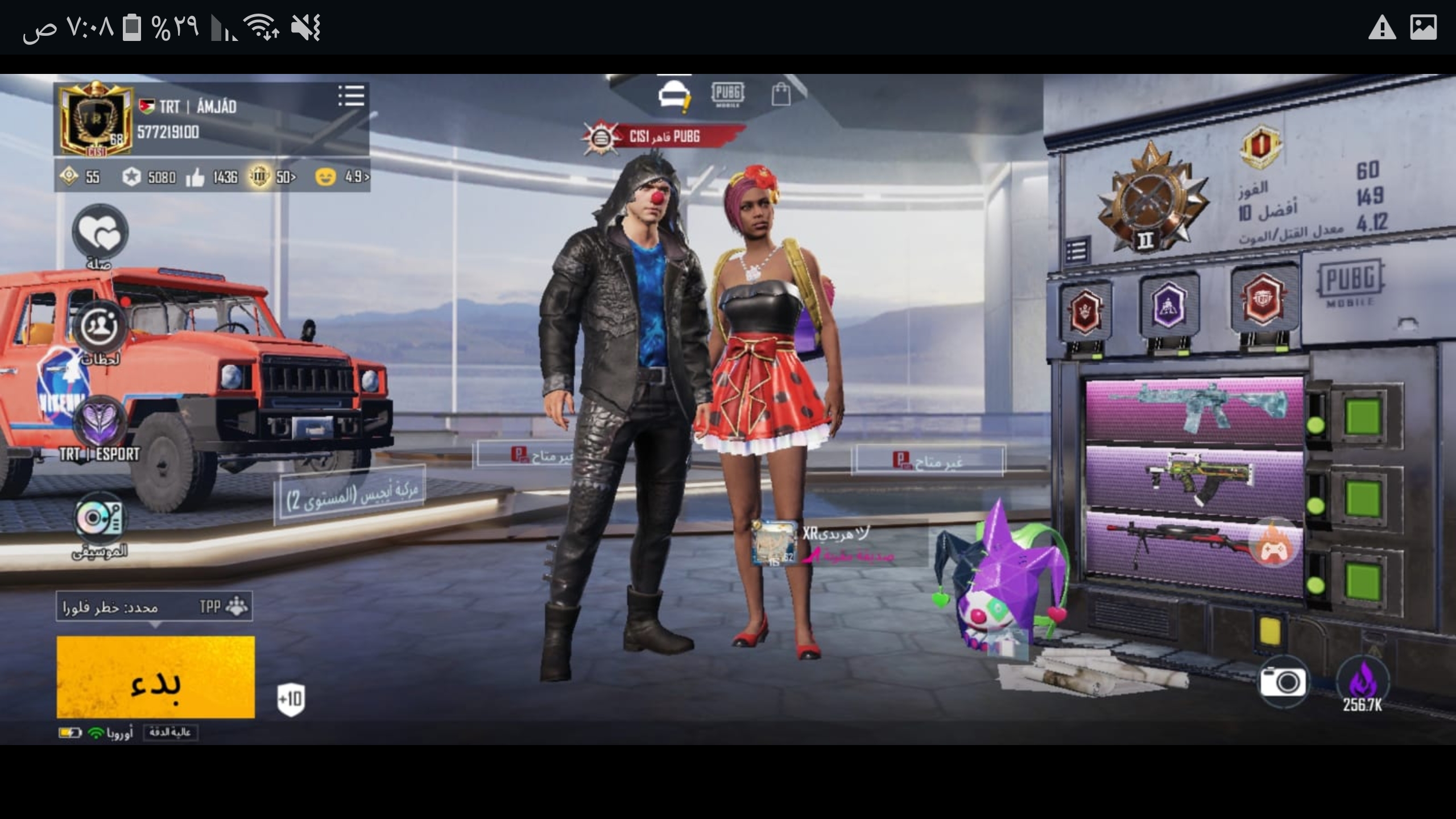Click the supplies helmet icon at top center

(x=673, y=93)
